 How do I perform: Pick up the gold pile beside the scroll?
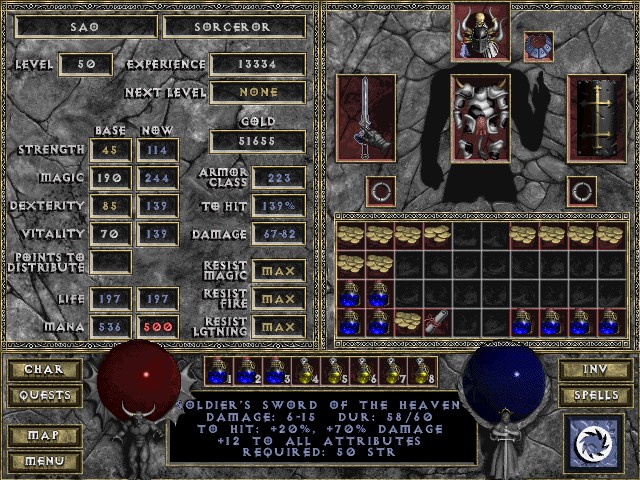[408, 321]
